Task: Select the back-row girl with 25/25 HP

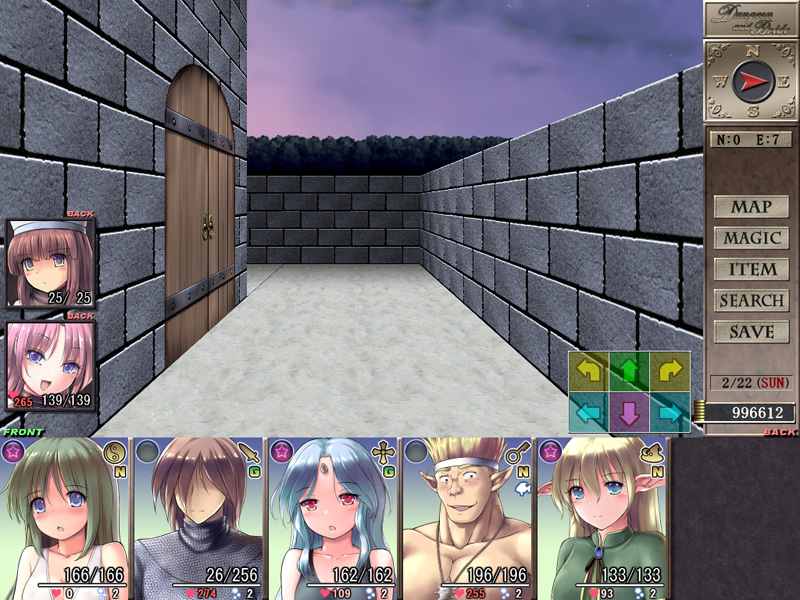Action: [51, 262]
